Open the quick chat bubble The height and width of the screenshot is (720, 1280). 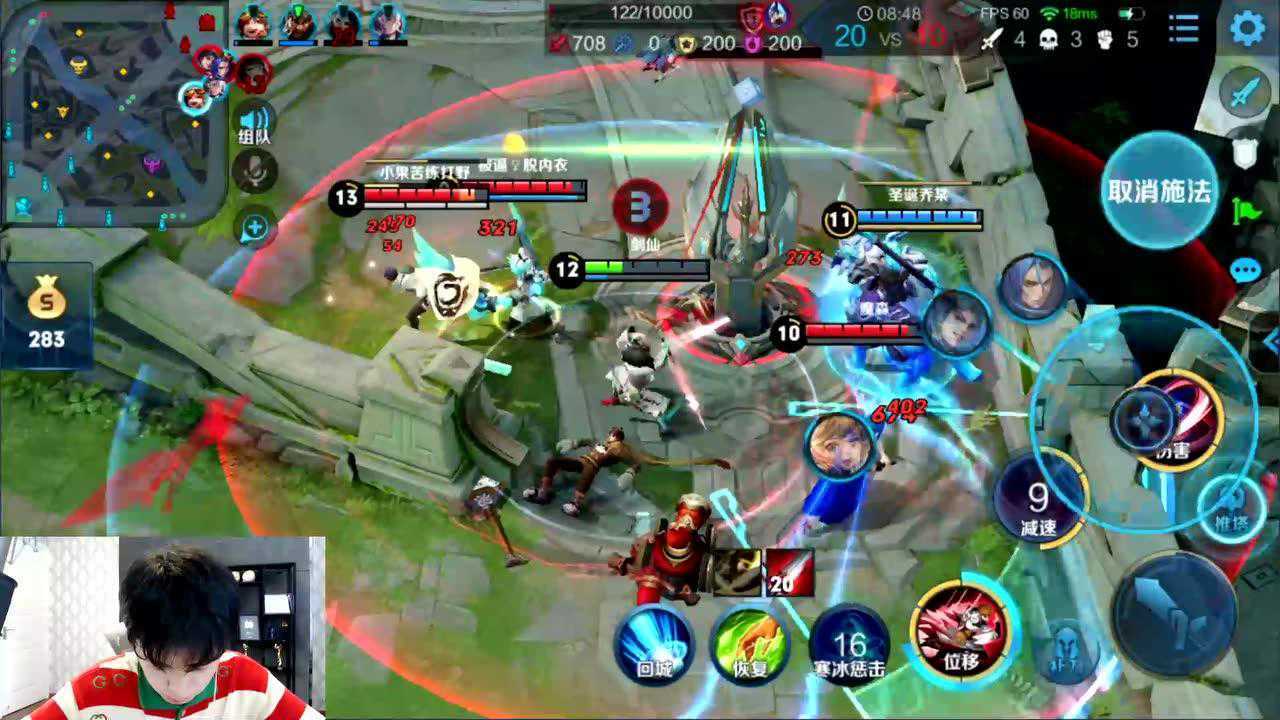click(x=1245, y=270)
